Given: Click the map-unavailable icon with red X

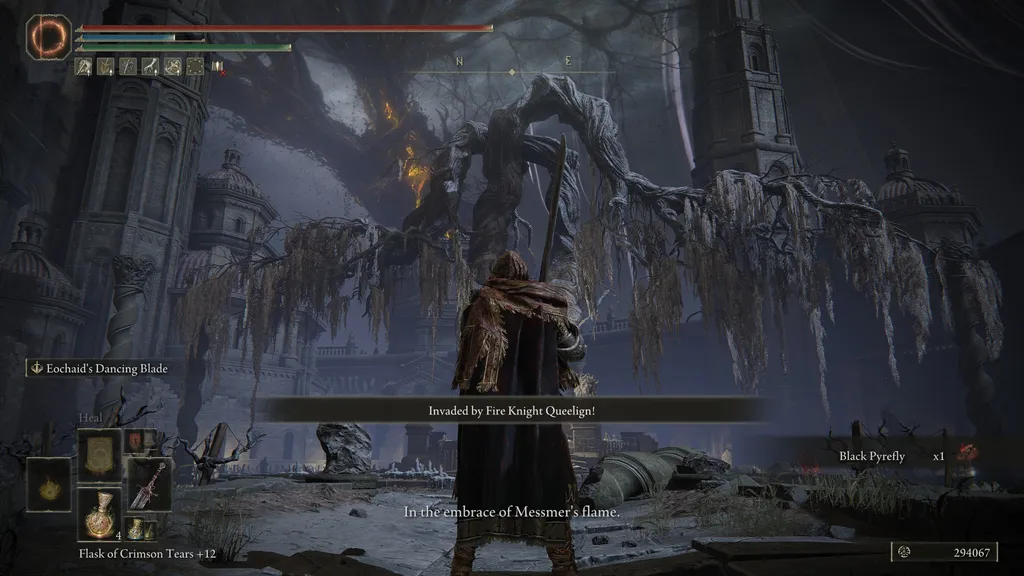Looking at the screenshot, I should 216,67.
